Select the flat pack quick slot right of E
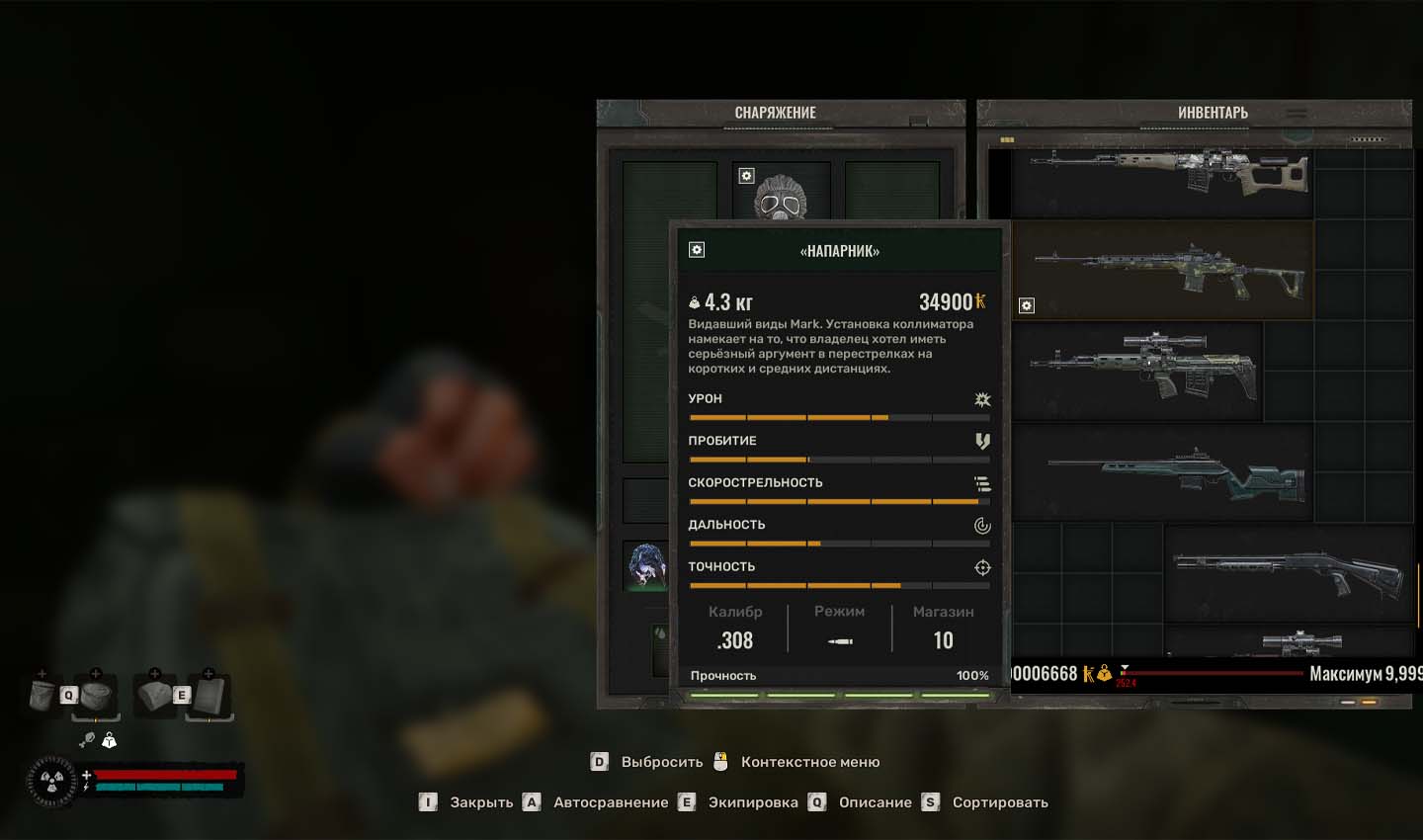Image resolution: width=1423 pixels, height=840 pixels. tap(209, 695)
